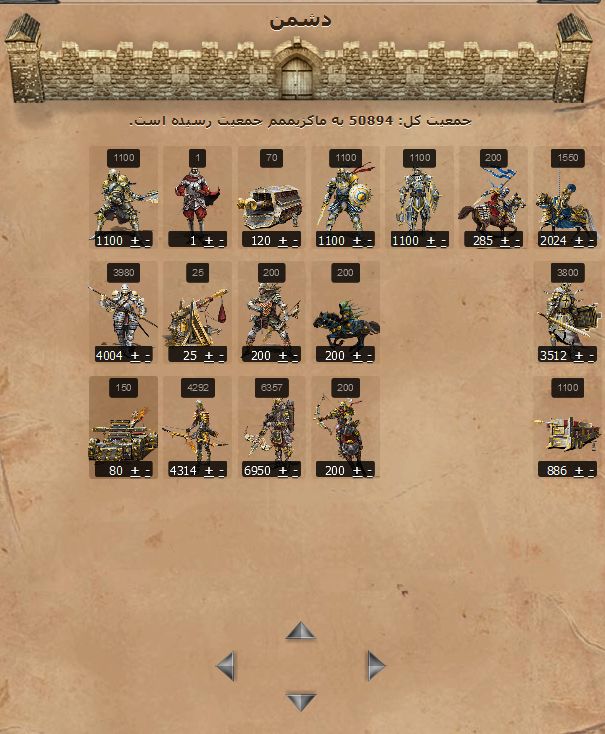Click the castle gate on the wall
The width and height of the screenshot is (605, 734).
[297, 77]
